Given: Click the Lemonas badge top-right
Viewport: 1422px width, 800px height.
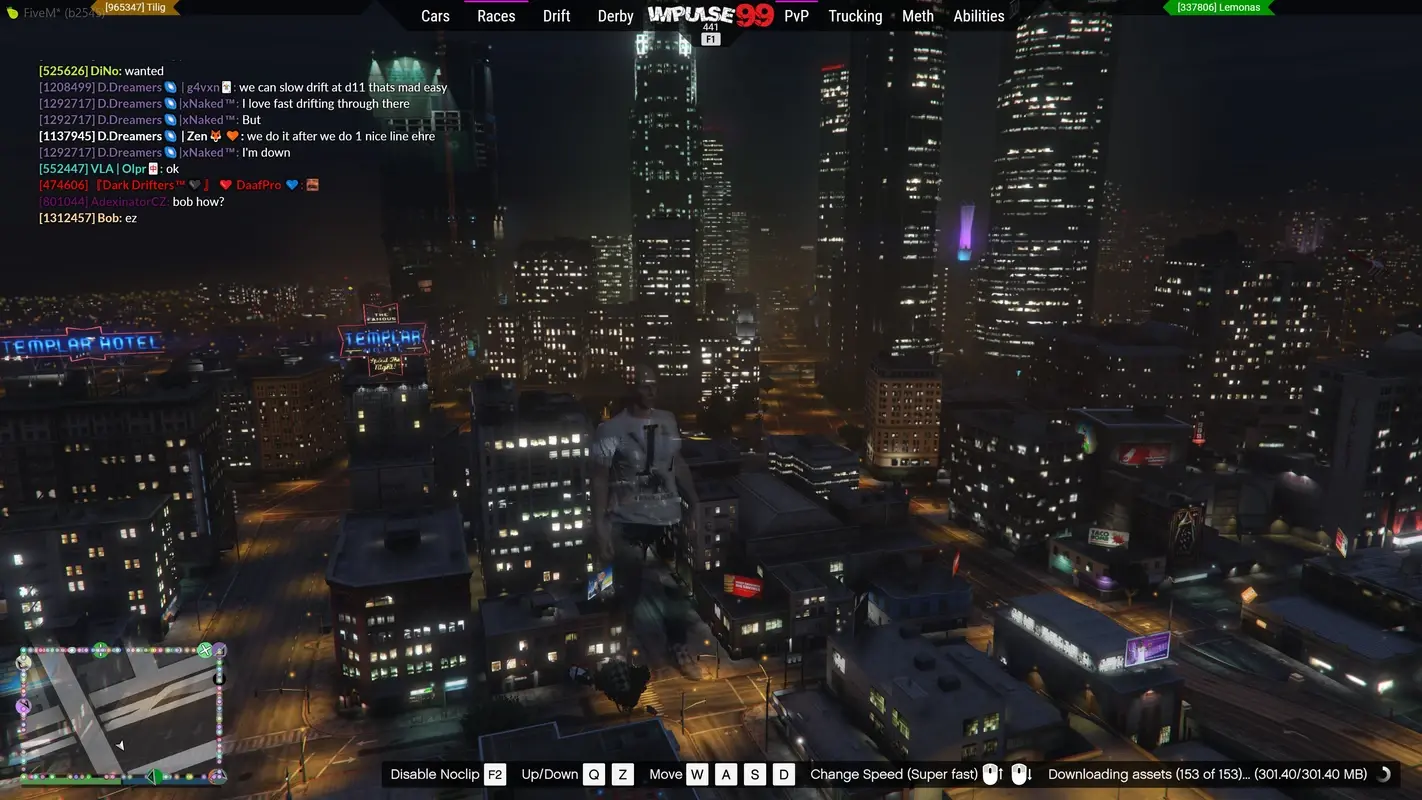Looking at the screenshot, I should [x=1220, y=7].
